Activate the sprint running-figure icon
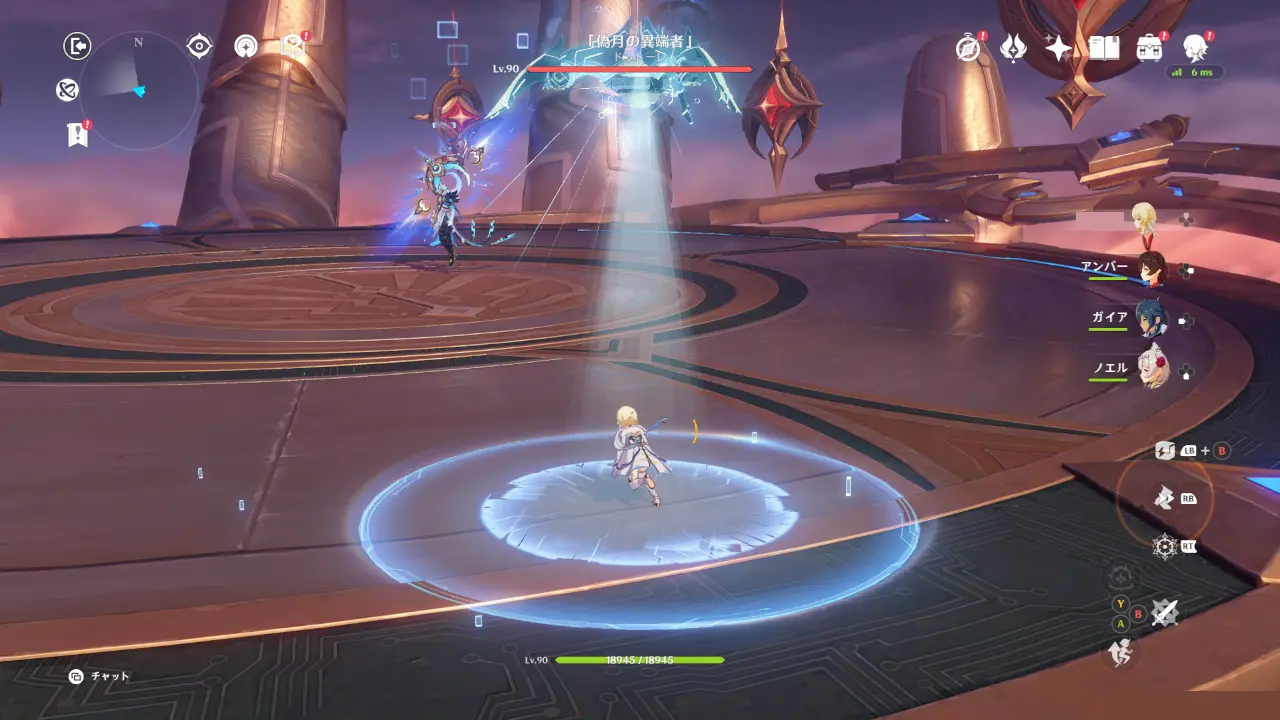 (x=1120, y=653)
